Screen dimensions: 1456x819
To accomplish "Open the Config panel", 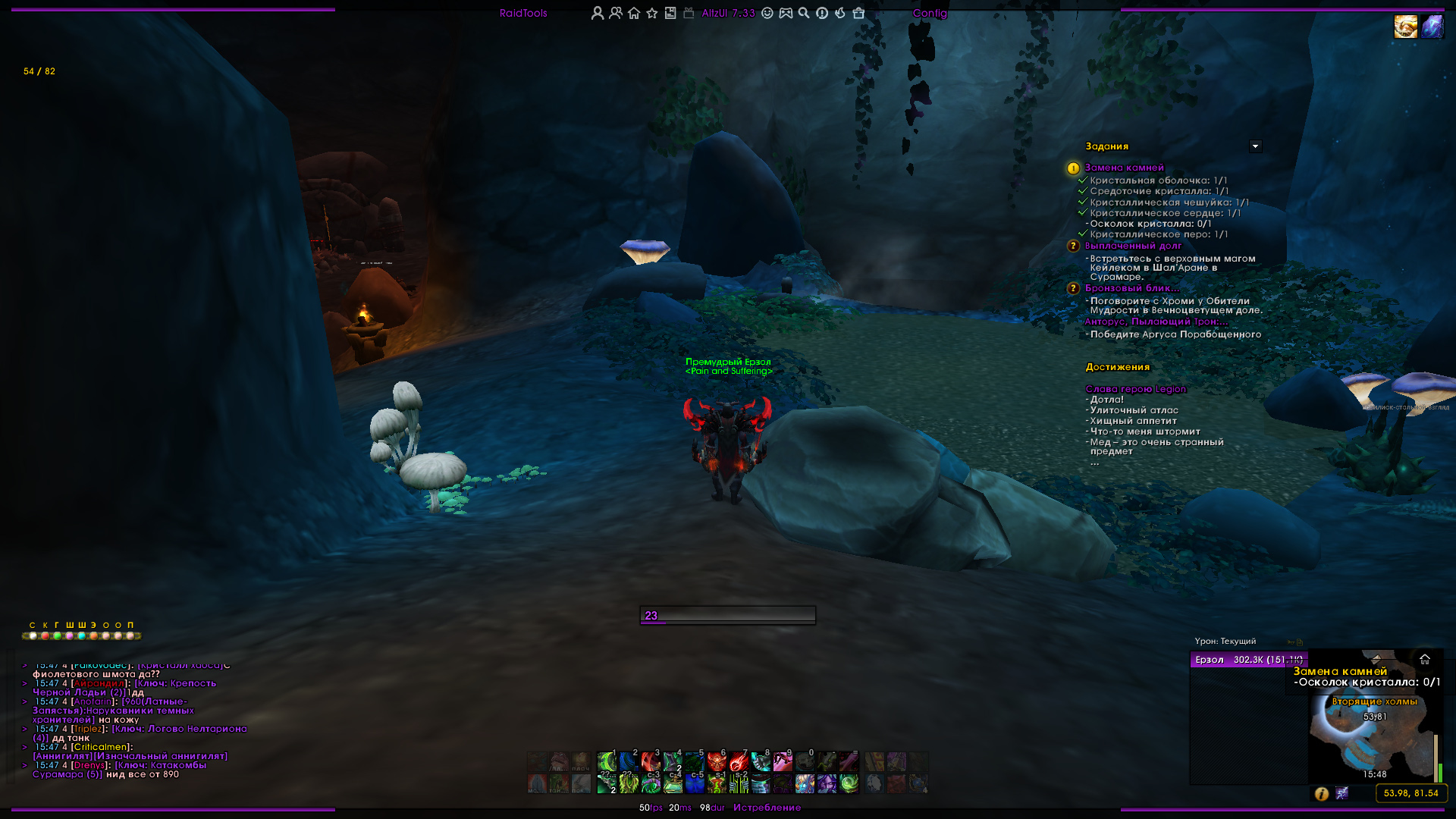I will click(x=930, y=13).
